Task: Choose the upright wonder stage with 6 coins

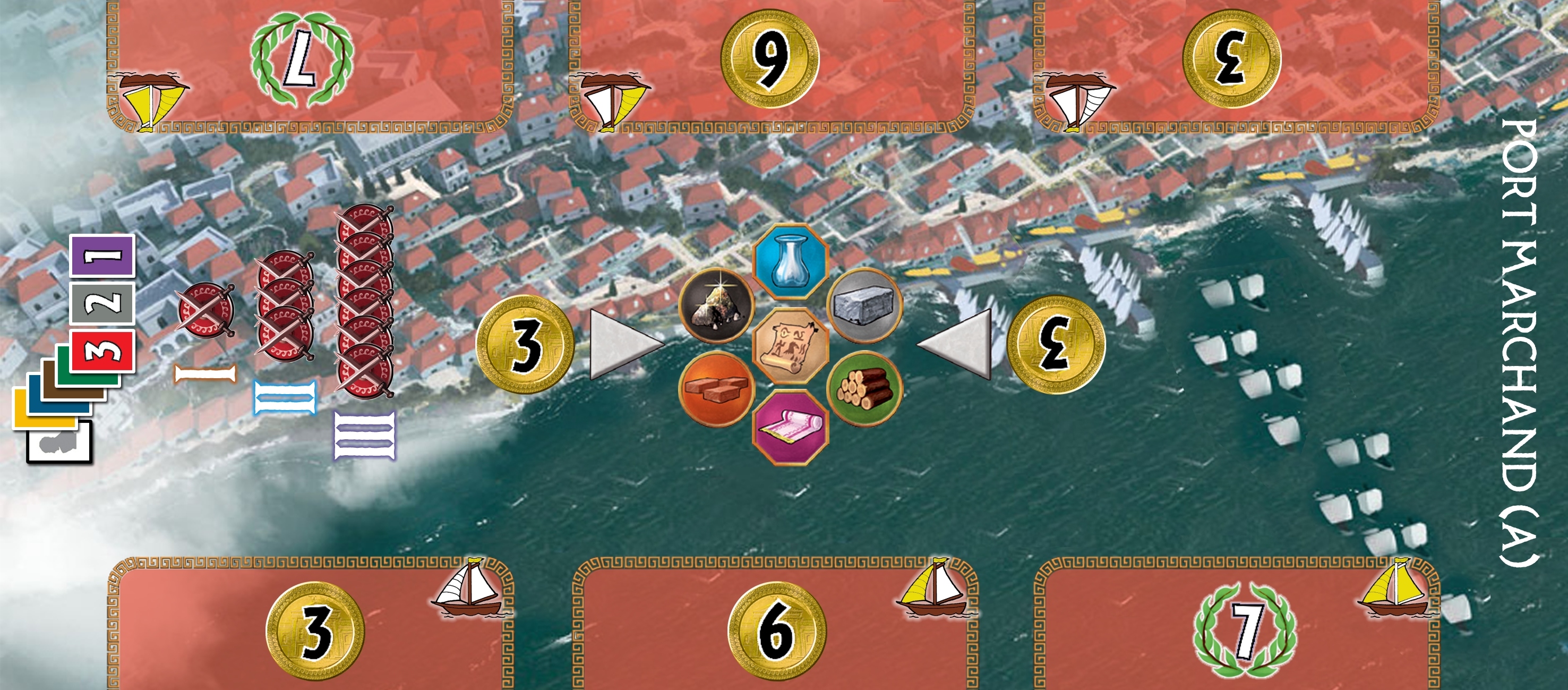Action: coord(776,631)
